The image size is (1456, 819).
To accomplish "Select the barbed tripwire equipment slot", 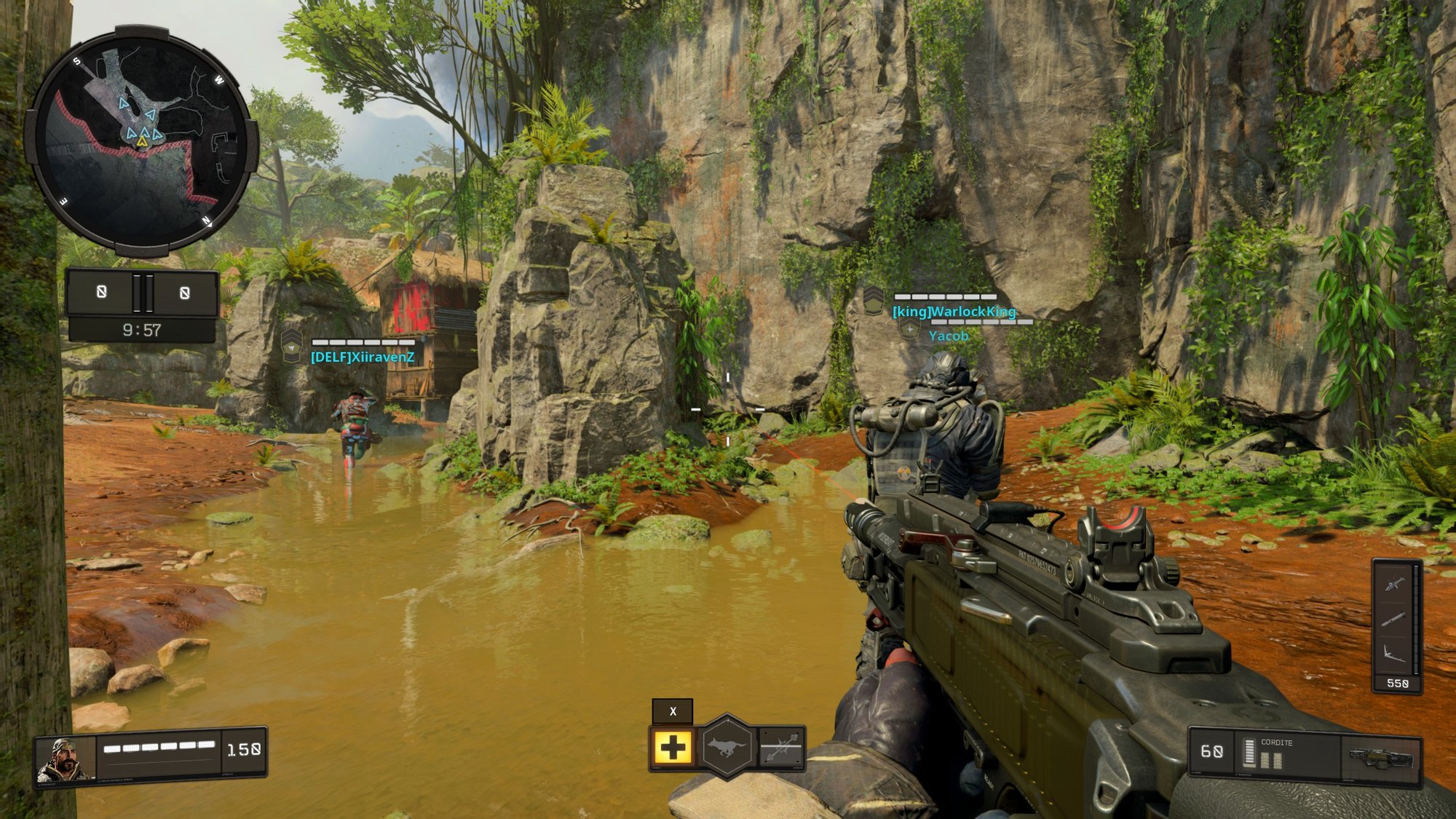I will tap(780, 748).
